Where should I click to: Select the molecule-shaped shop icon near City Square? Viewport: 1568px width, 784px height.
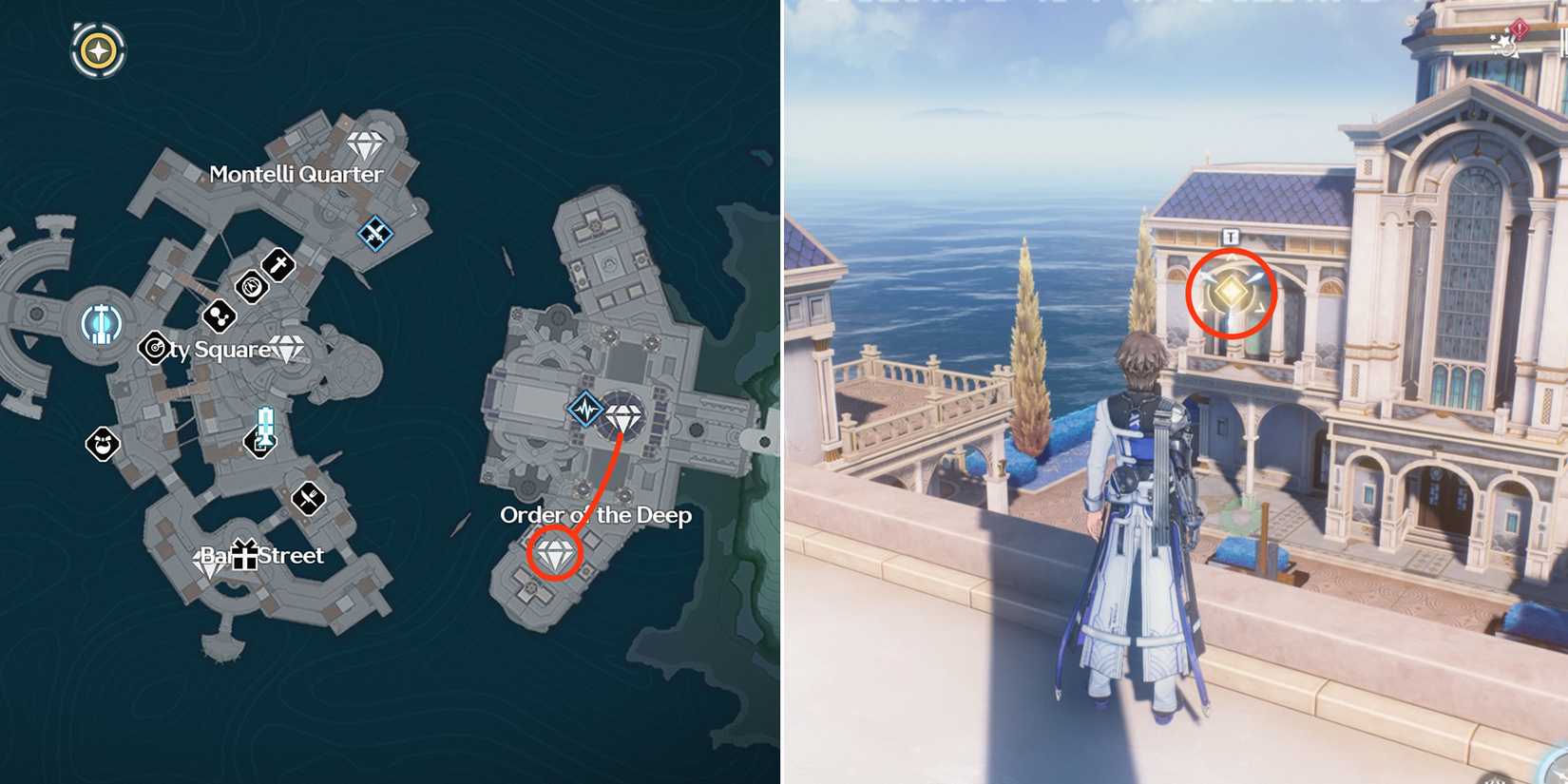click(219, 316)
